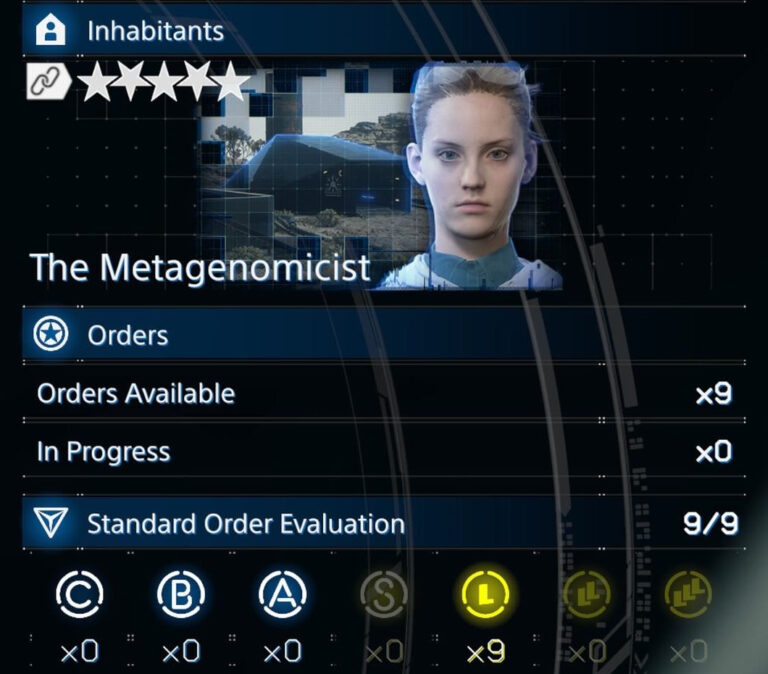
Task: Click the C rank evaluation icon
Action: [79, 595]
